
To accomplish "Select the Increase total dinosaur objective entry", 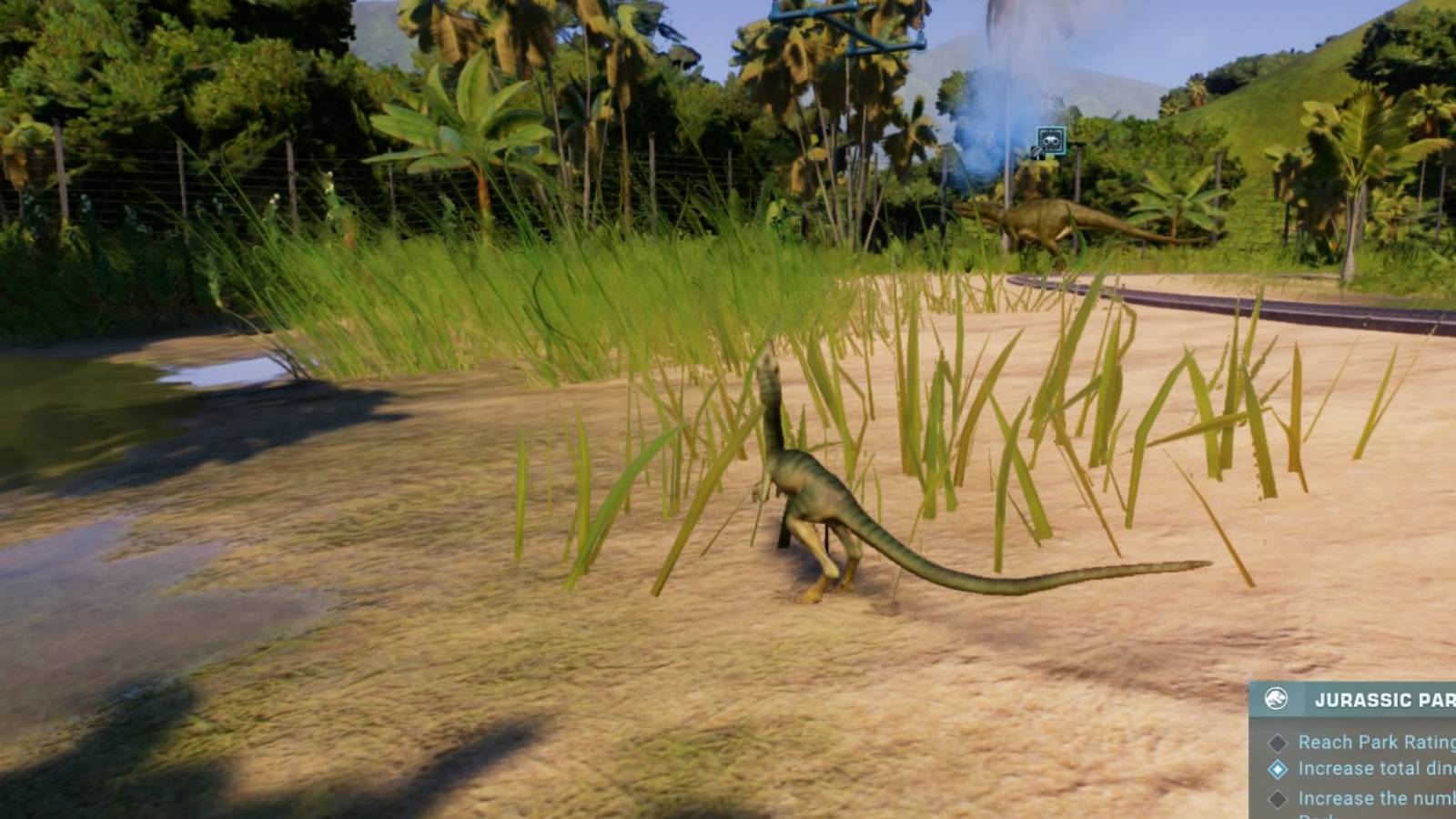I will (x=1370, y=767).
